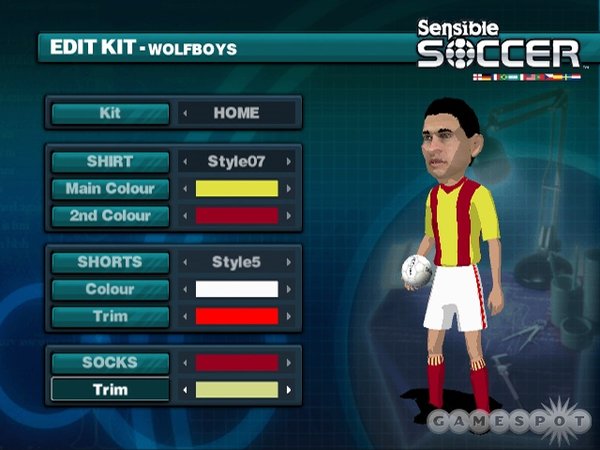Click the left arrow beside HOME kit
Viewport: 600px width, 450px height.
184,113
